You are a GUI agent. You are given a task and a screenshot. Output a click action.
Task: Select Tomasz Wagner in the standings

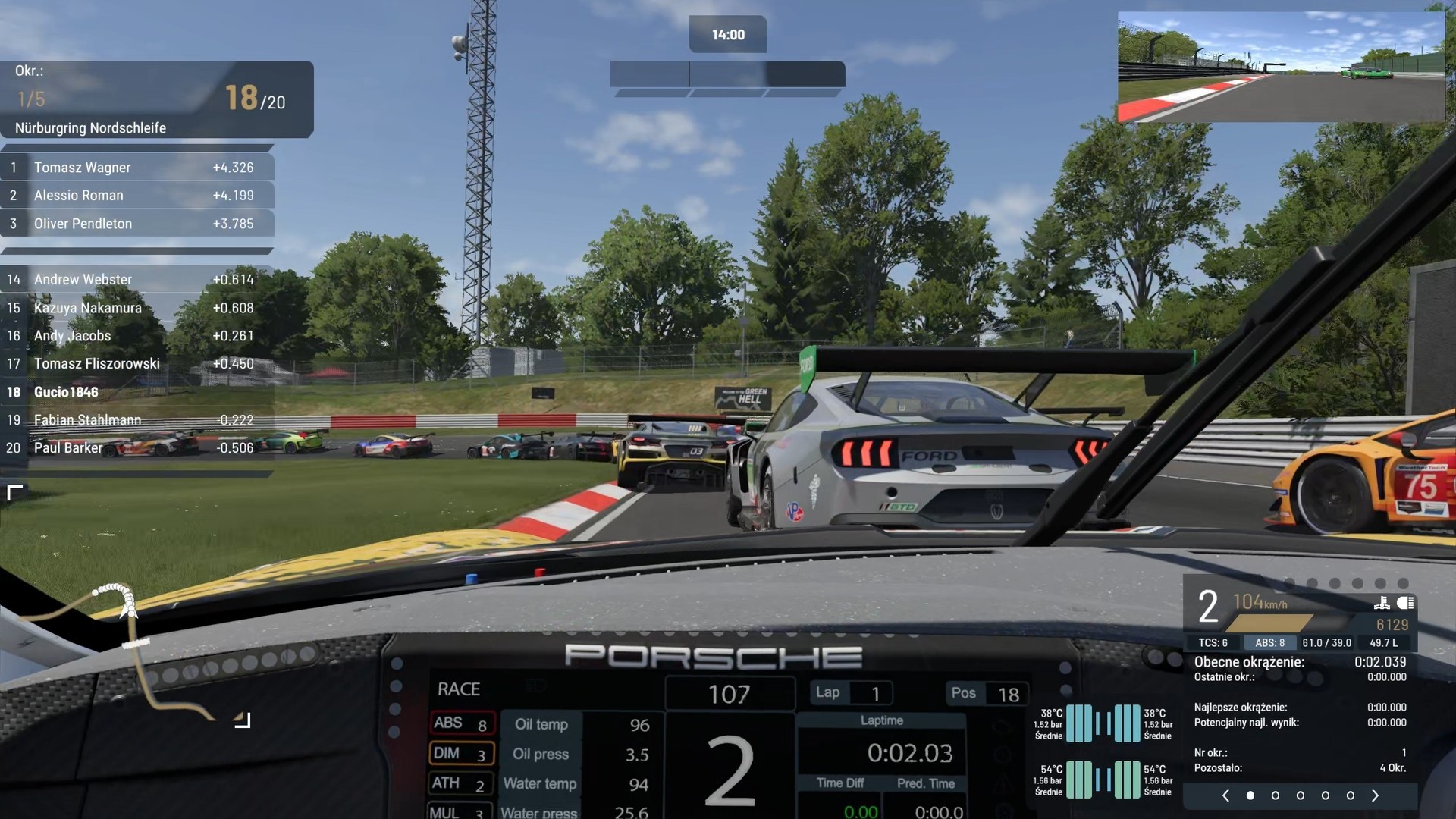[136, 168]
